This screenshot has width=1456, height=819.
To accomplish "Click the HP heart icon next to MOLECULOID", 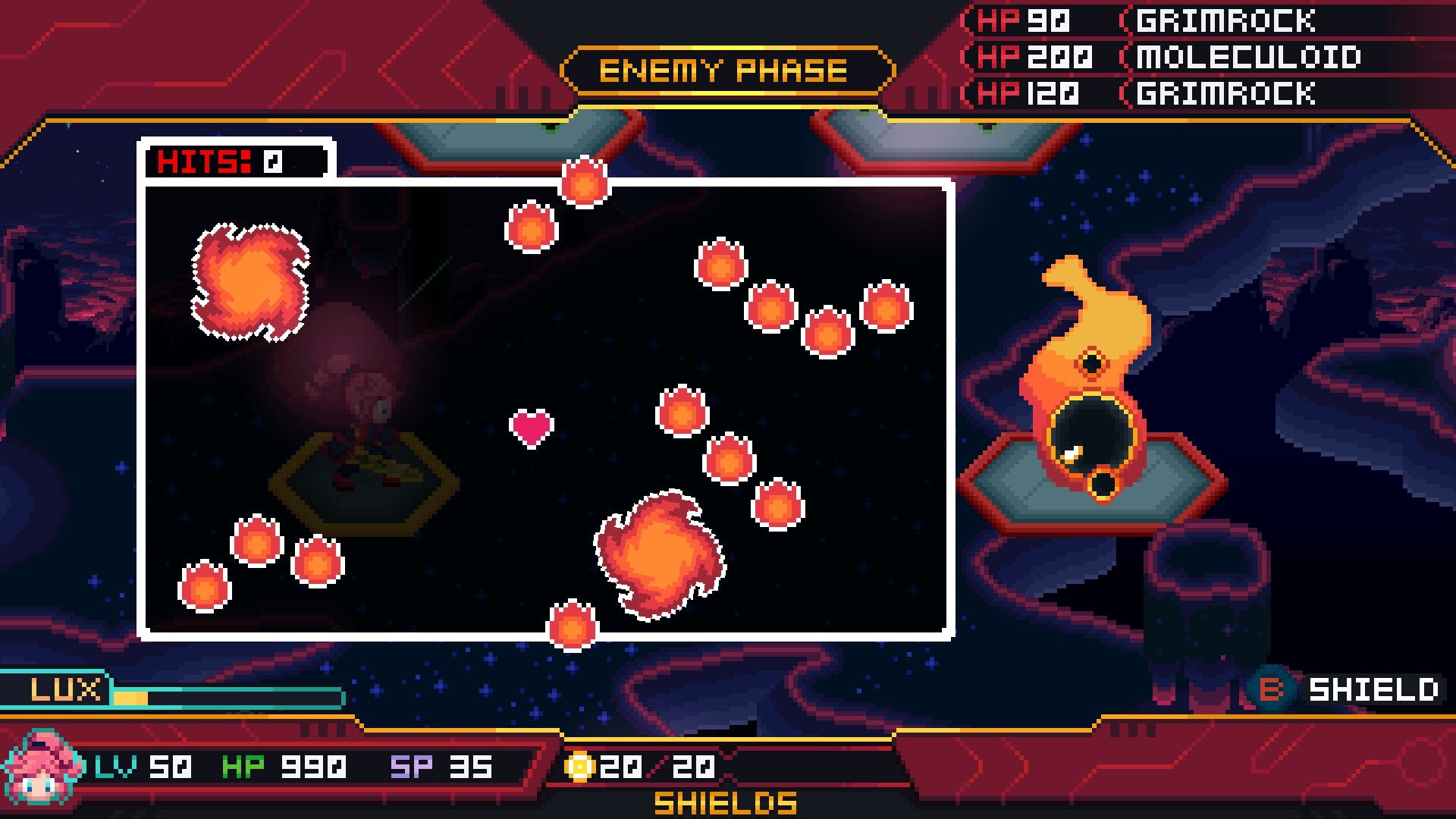I will click(x=993, y=58).
